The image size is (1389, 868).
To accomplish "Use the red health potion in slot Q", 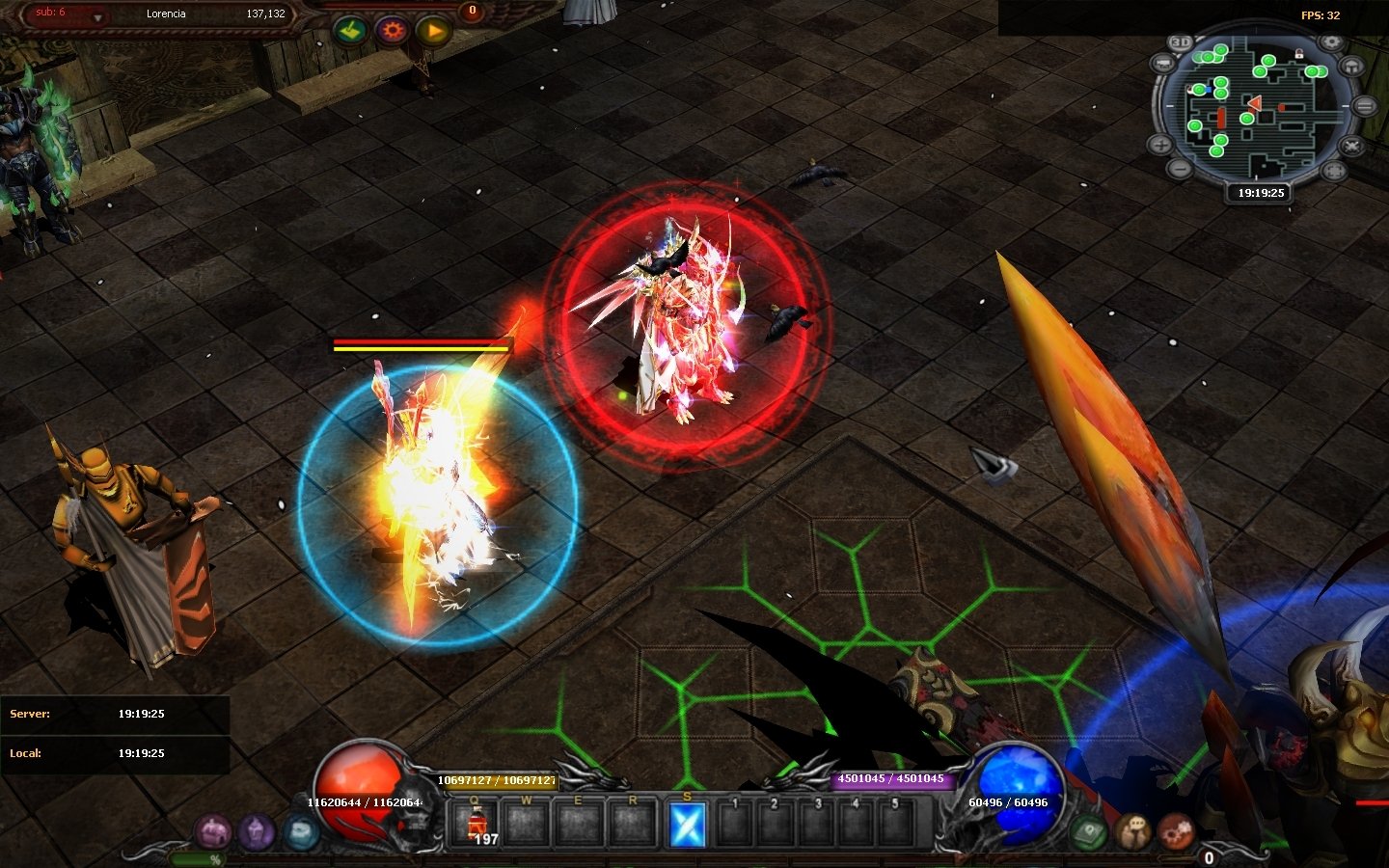I will [x=476, y=826].
